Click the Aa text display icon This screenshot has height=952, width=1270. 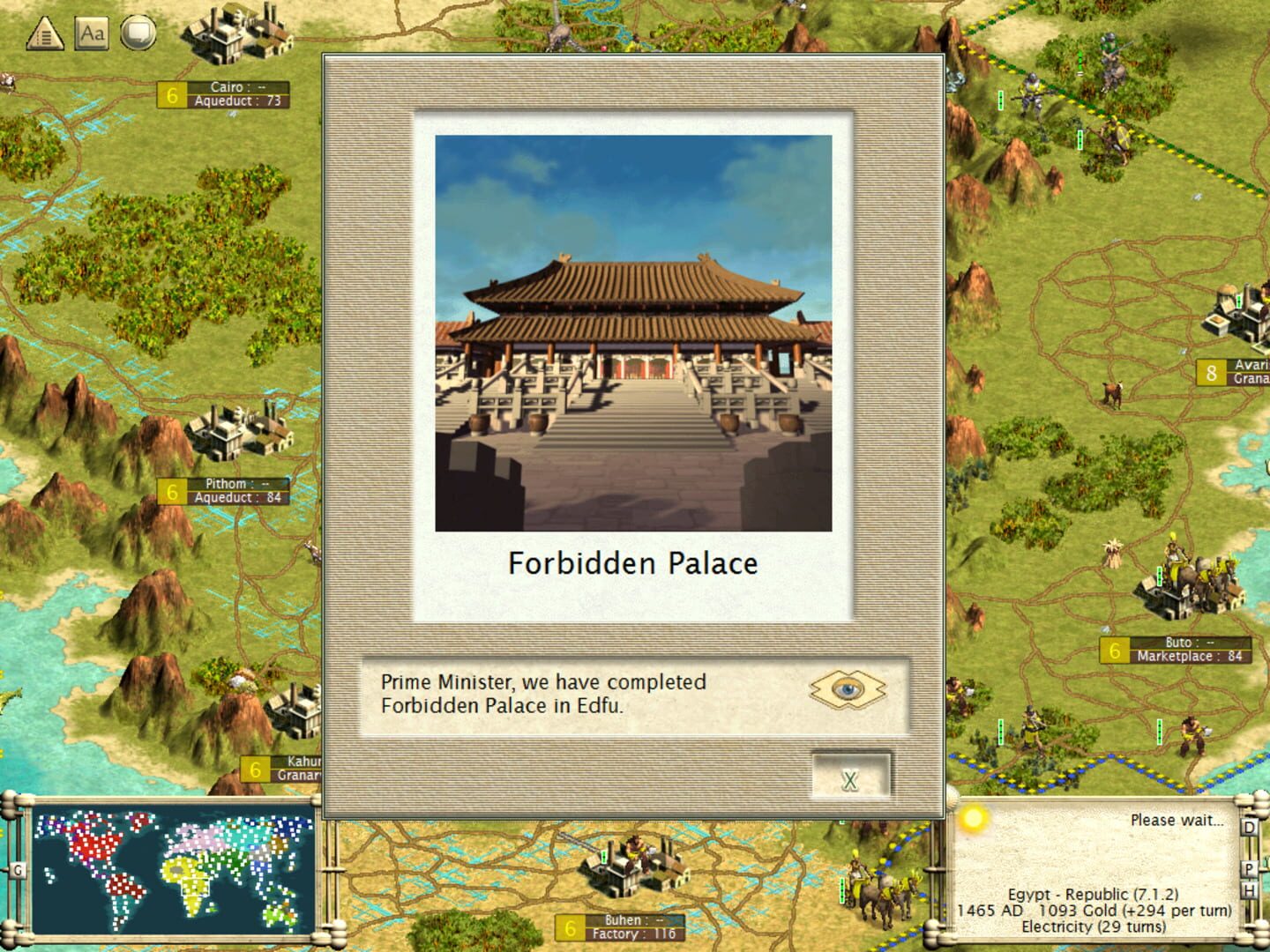(x=91, y=33)
